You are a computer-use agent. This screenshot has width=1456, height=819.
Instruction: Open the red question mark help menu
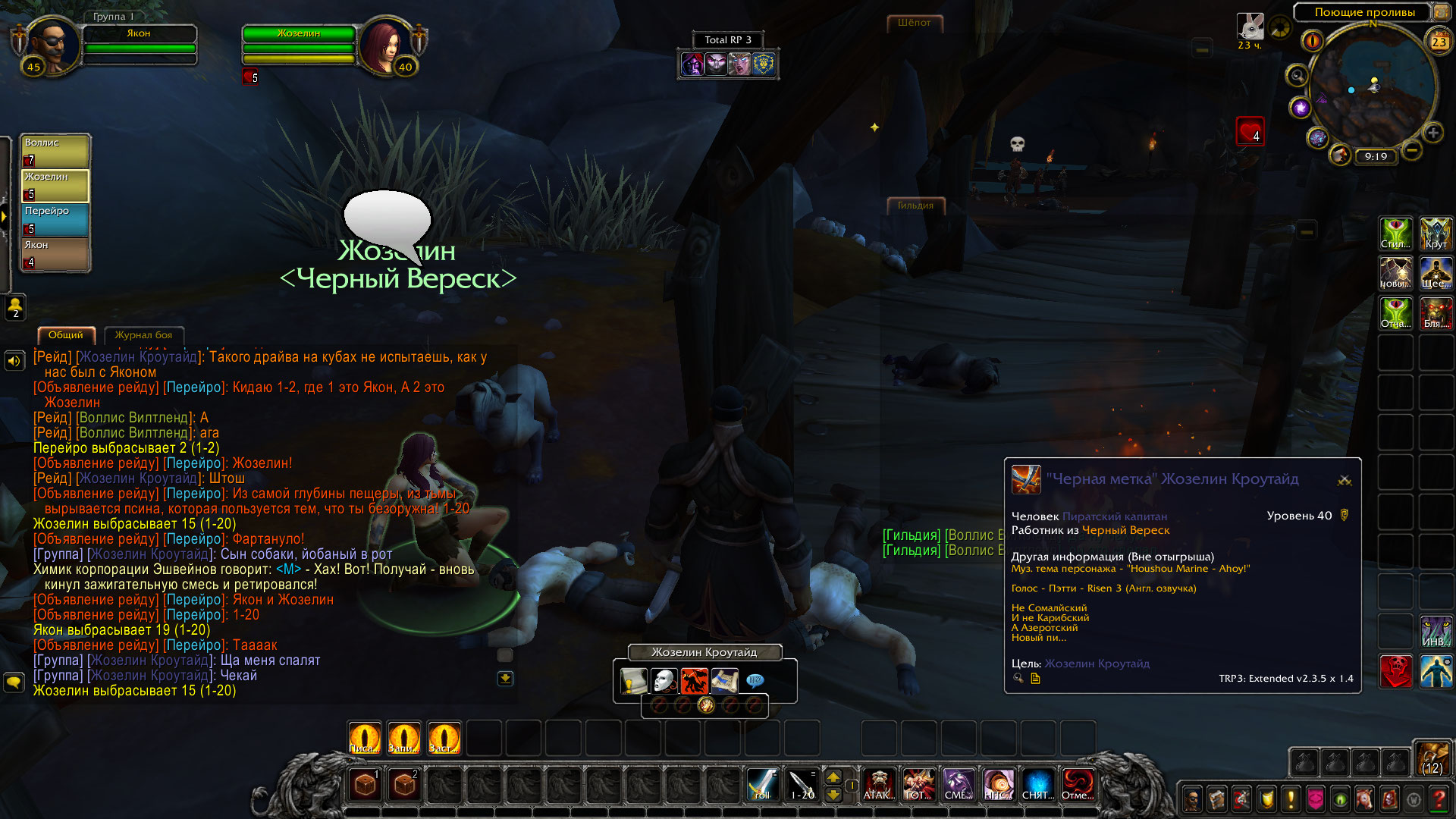1438,799
